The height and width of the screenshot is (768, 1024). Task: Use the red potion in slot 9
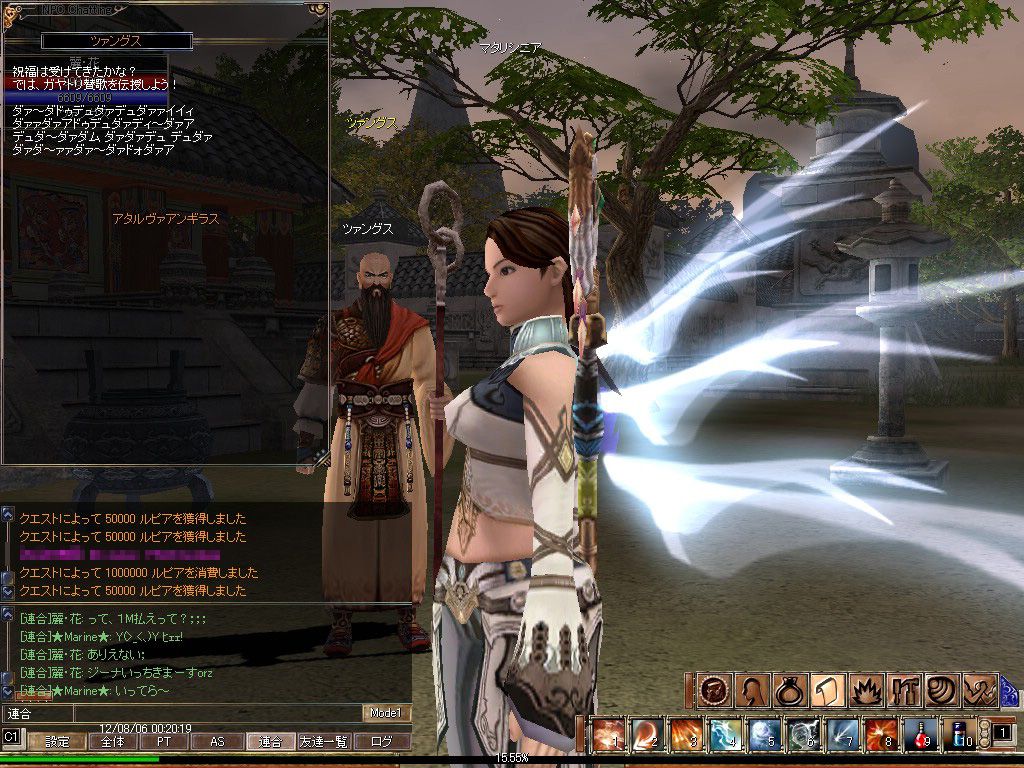click(920, 735)
